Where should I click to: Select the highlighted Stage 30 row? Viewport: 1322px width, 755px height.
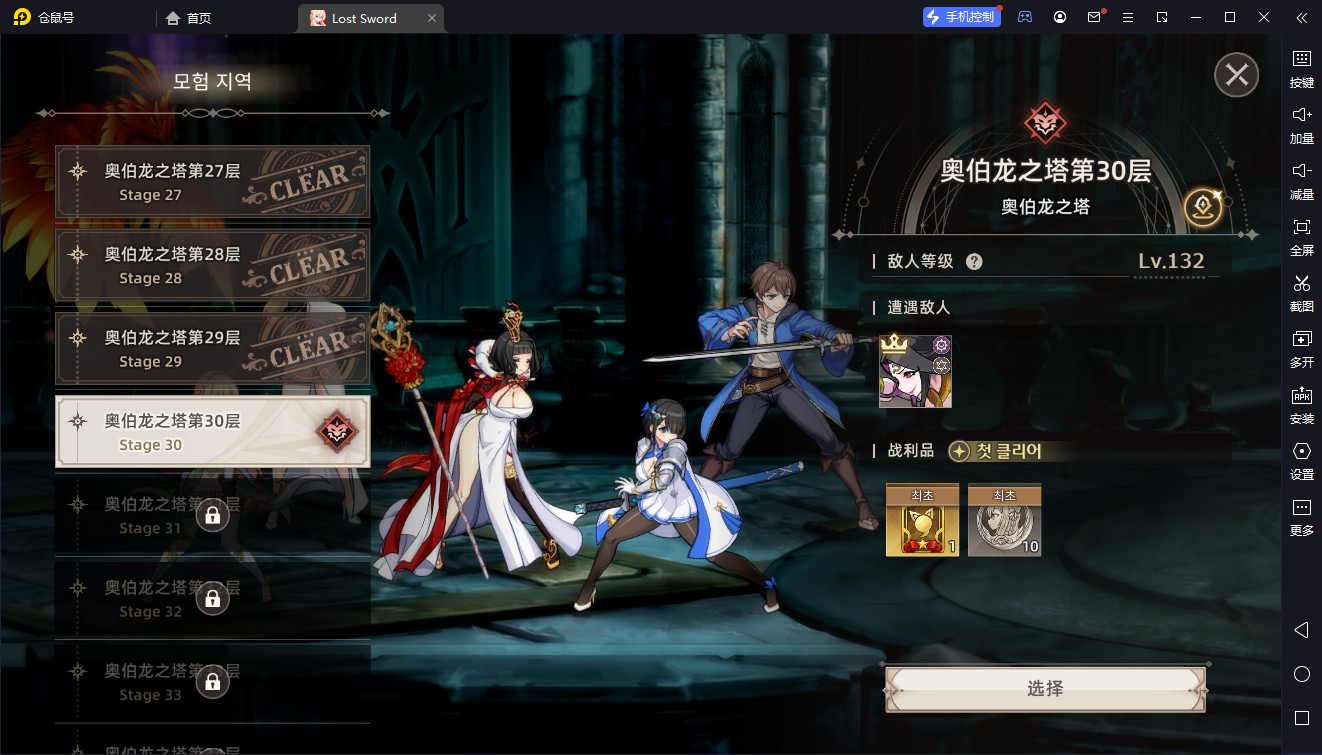[x=212, y=432]
